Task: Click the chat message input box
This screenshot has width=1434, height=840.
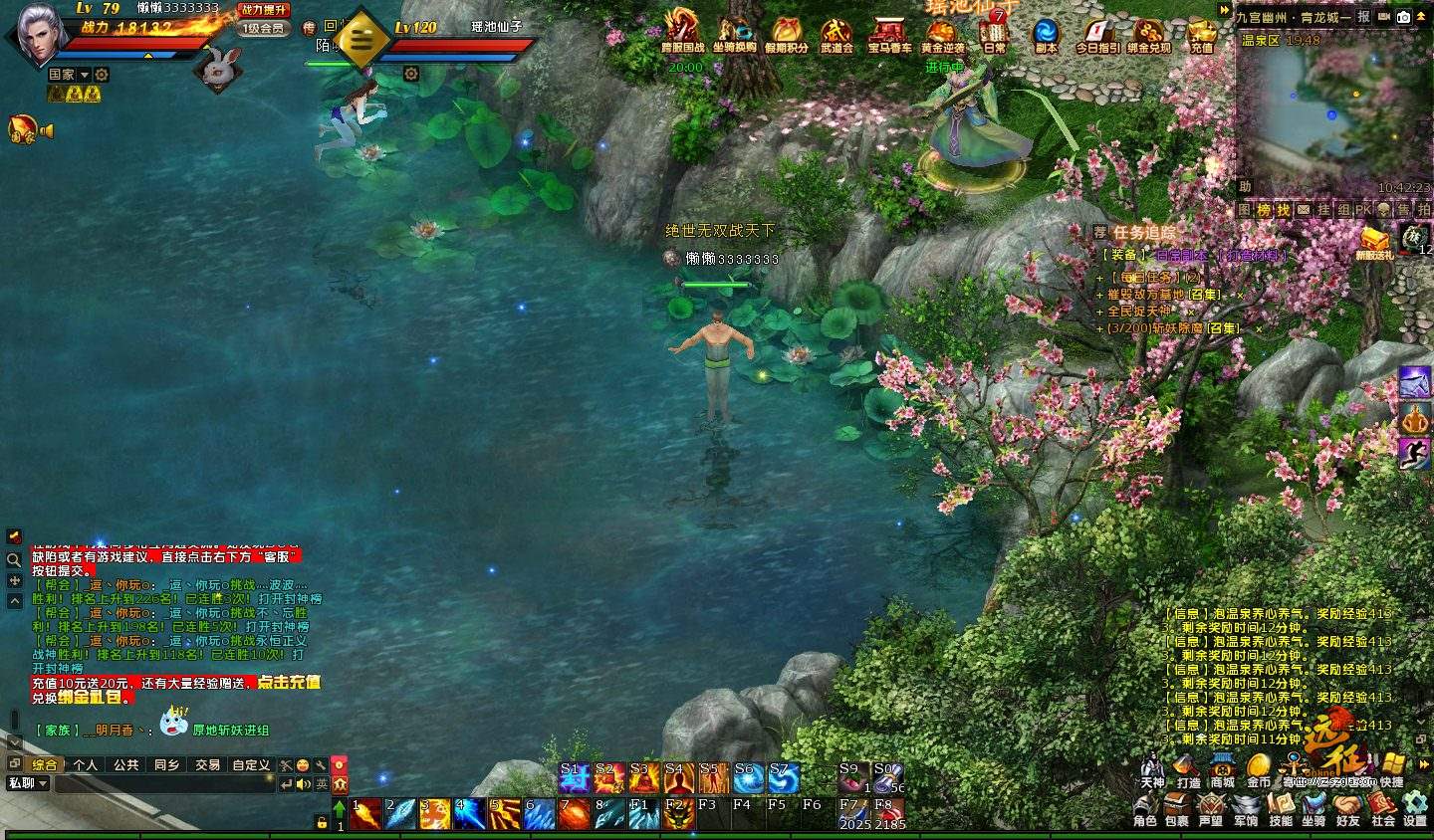Action: coord(164,784)
